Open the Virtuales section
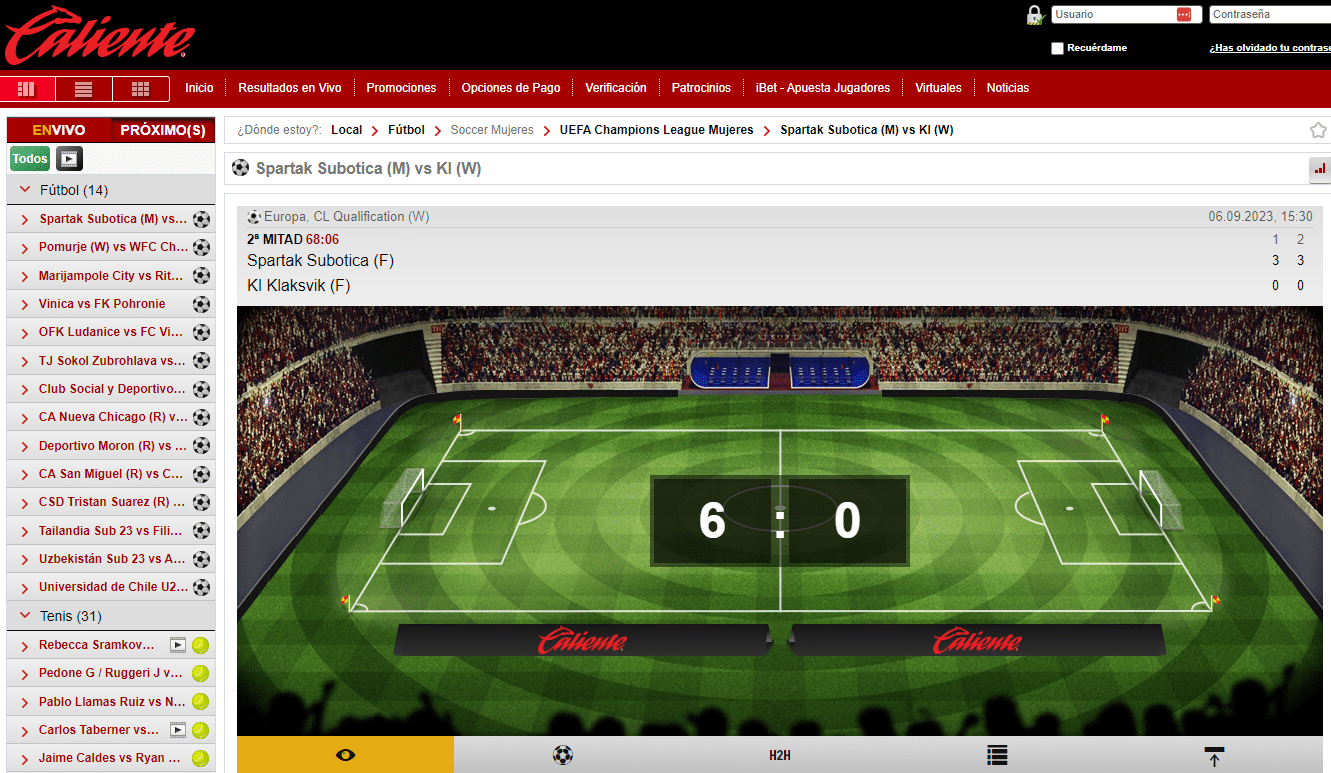 tap(938, 88)
